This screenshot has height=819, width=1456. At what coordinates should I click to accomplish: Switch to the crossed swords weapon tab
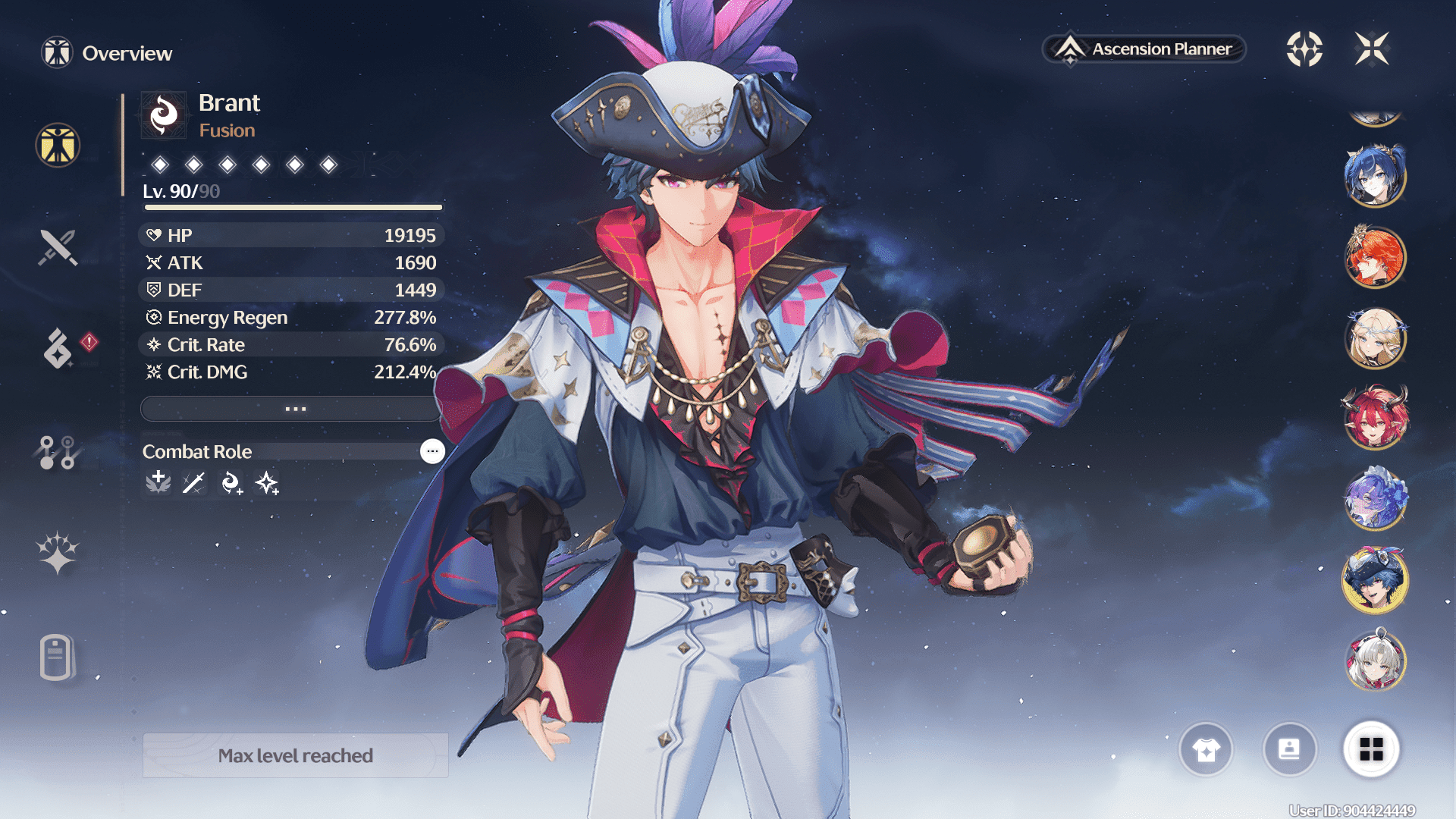(58, 247)
